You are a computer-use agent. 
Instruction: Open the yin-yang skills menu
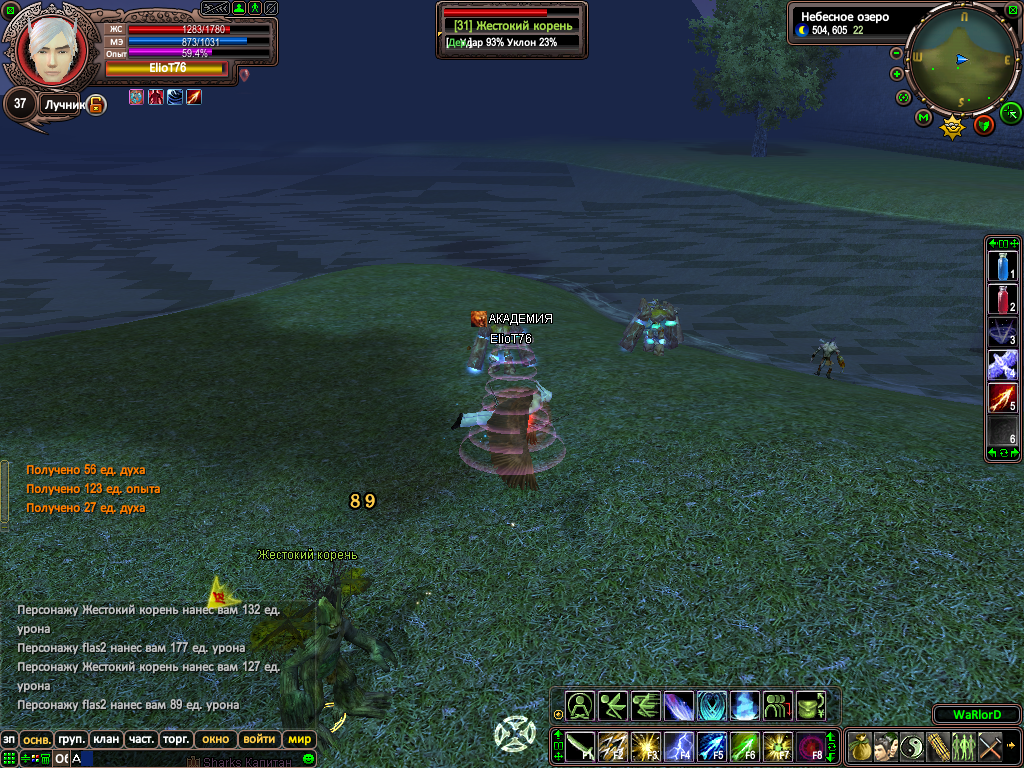pos(912,746)
